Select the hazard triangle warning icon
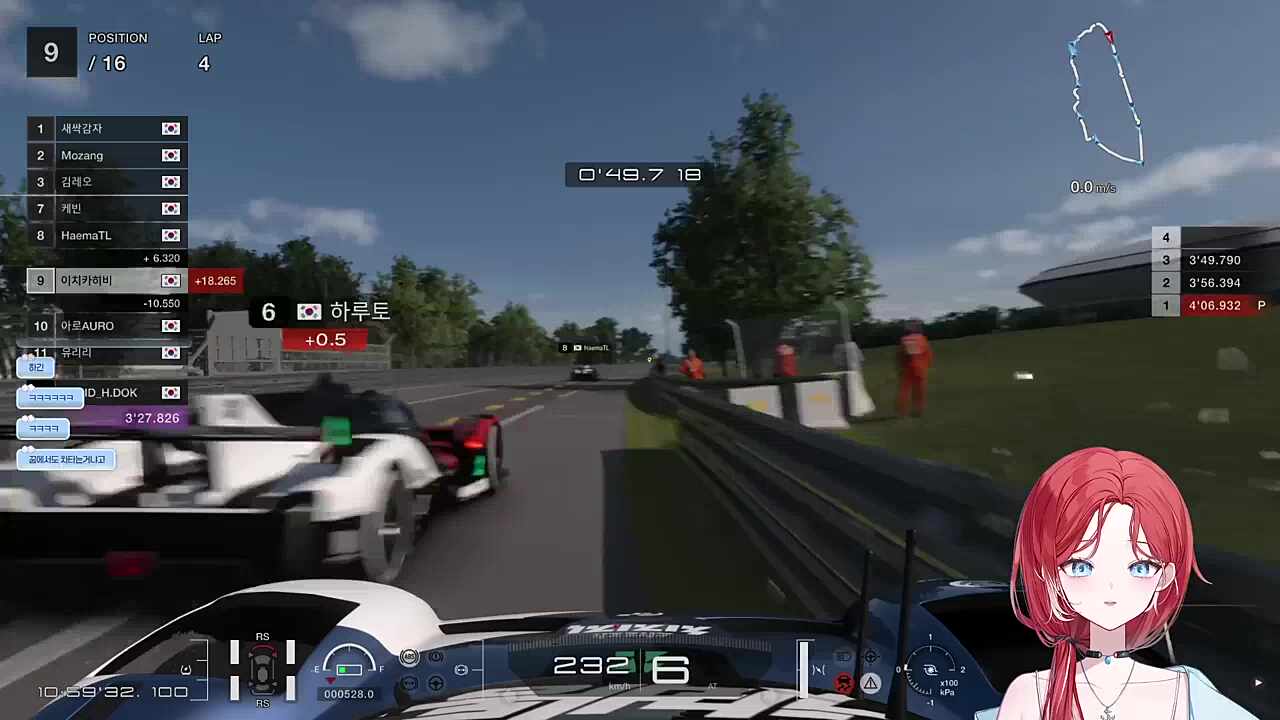This screenshot has width=1280, height=720. [x=871, y=683]
